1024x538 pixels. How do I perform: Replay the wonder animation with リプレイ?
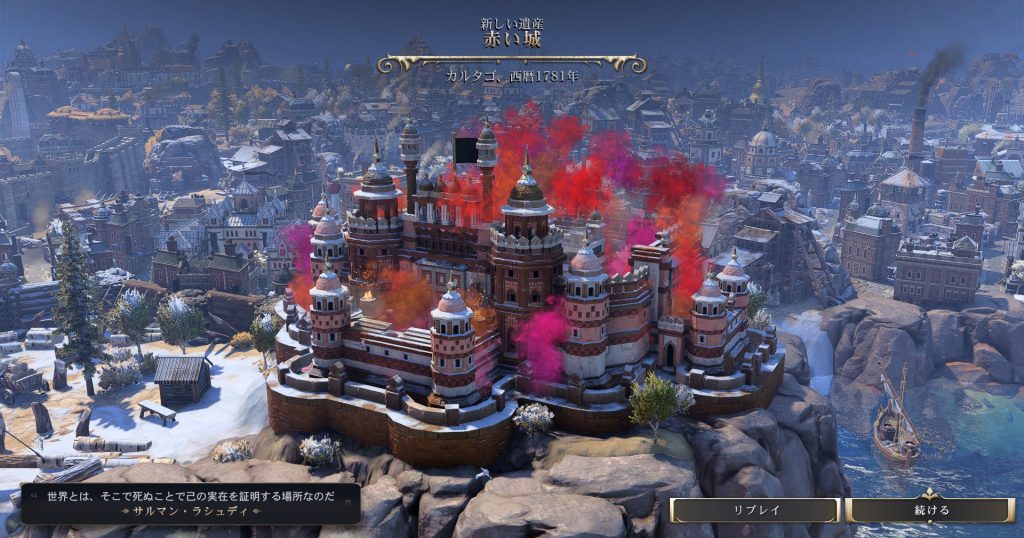(x=755, y=510)
